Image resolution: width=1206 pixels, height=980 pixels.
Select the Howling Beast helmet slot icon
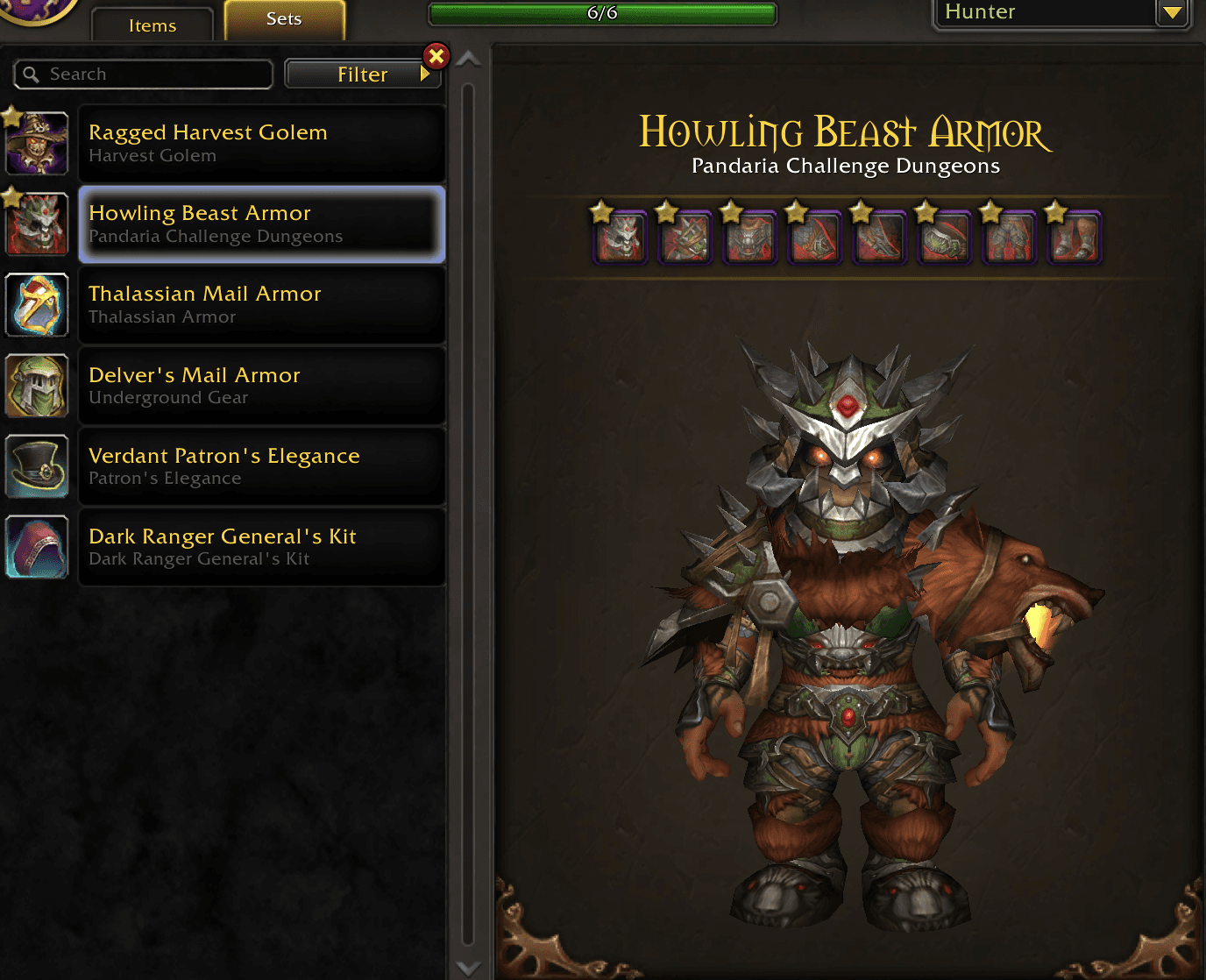click(621, 237)
